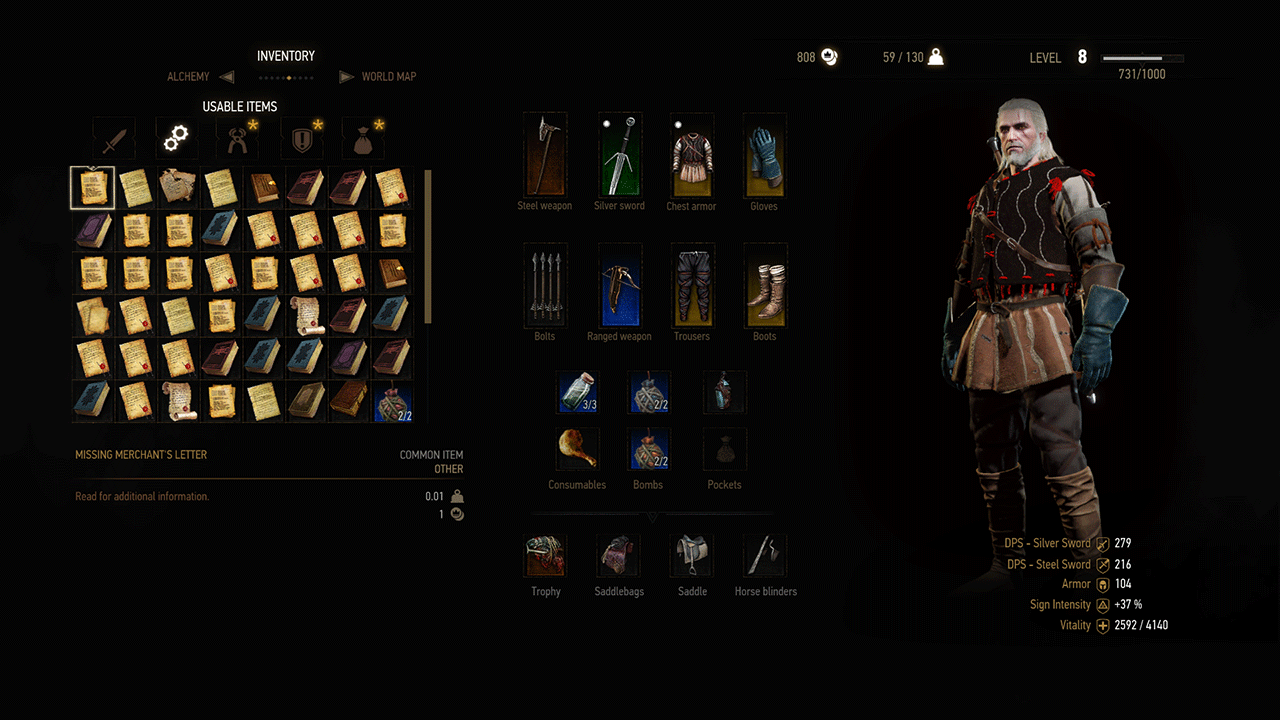Select the Saddle slot

[692, 555]
